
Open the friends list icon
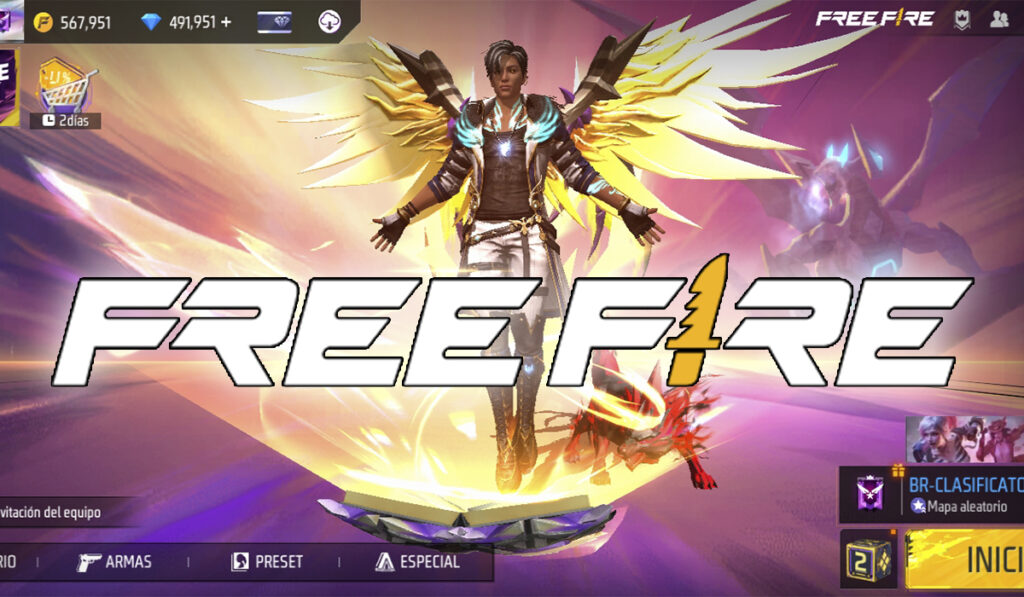click(999, 19)
